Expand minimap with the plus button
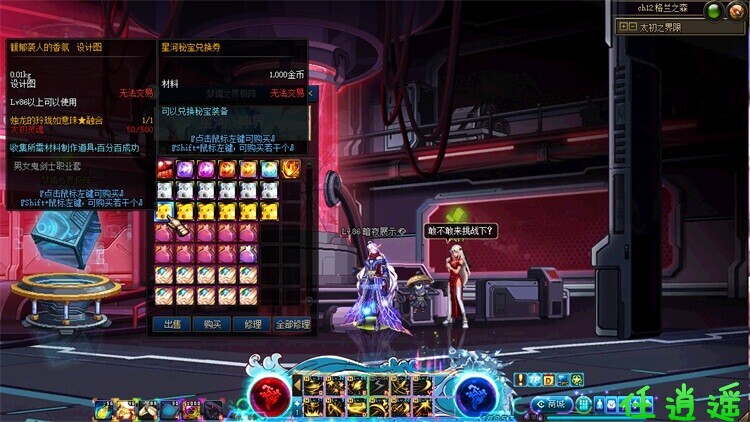This screenshot has height=422, width=750. (622, 27)
